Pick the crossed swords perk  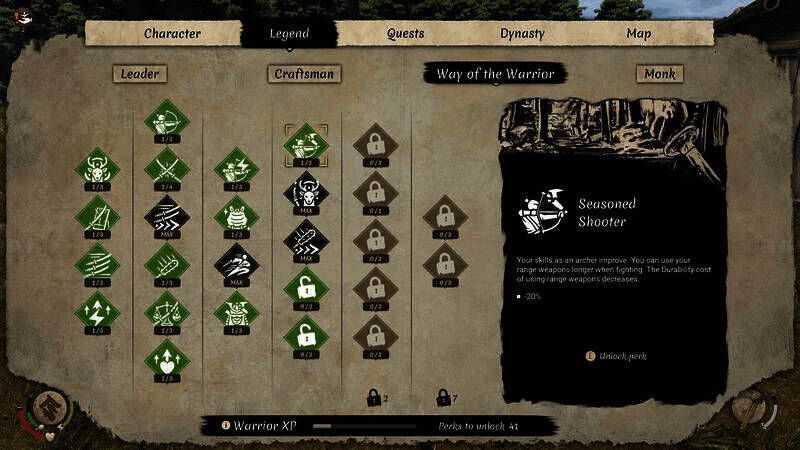pyautogui.click(x=166, y=167)
